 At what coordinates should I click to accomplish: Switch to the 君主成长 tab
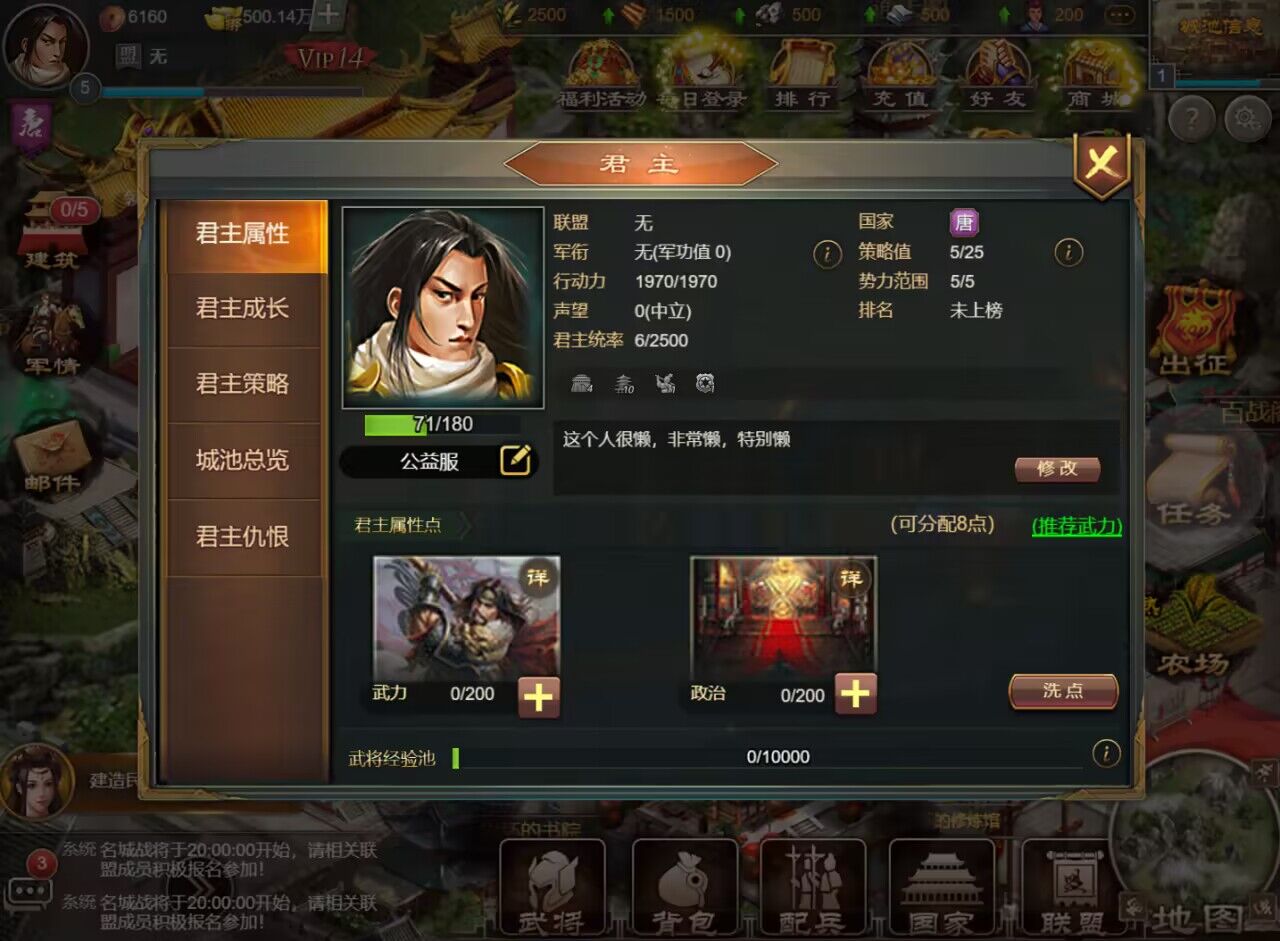(x=243, y=309)
